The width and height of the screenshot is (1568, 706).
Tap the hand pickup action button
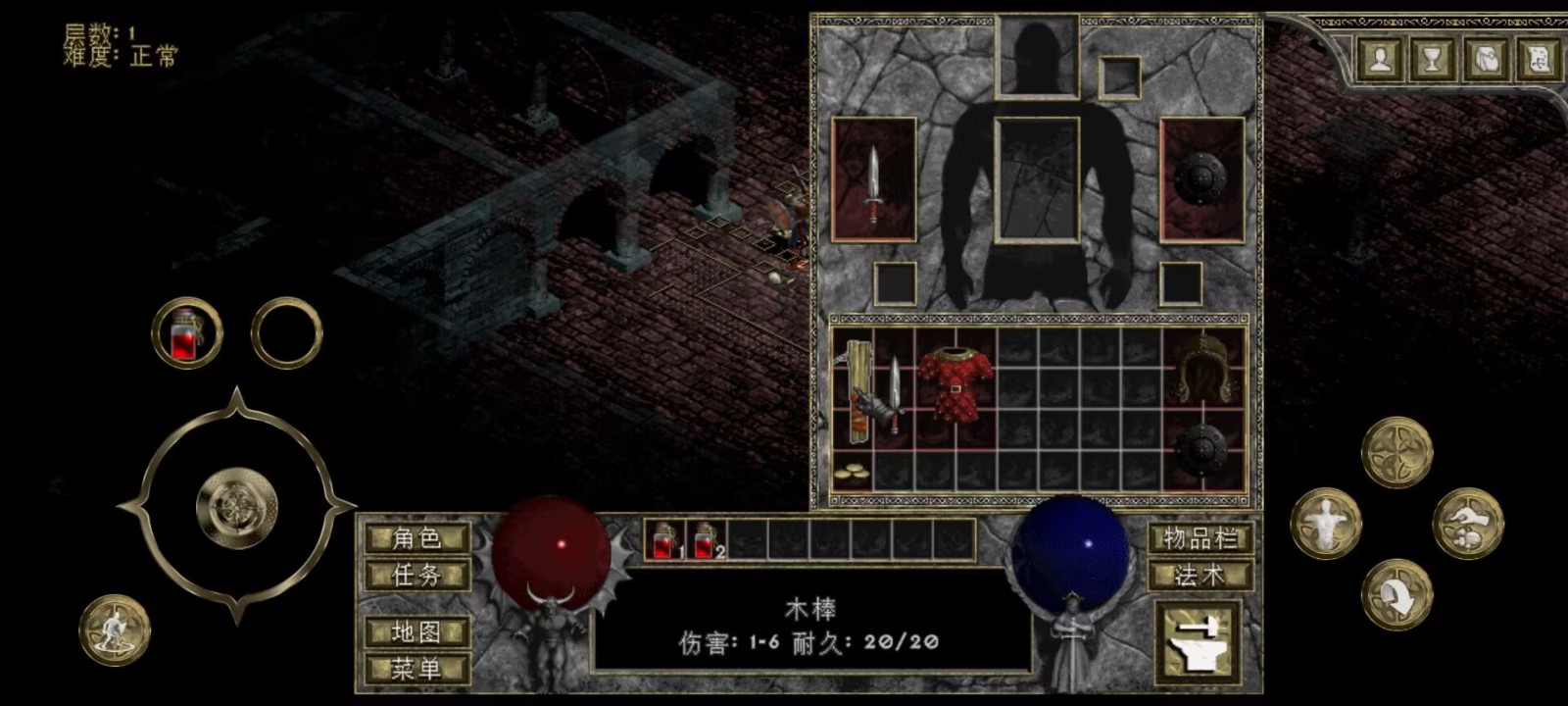pos(1467,523)
